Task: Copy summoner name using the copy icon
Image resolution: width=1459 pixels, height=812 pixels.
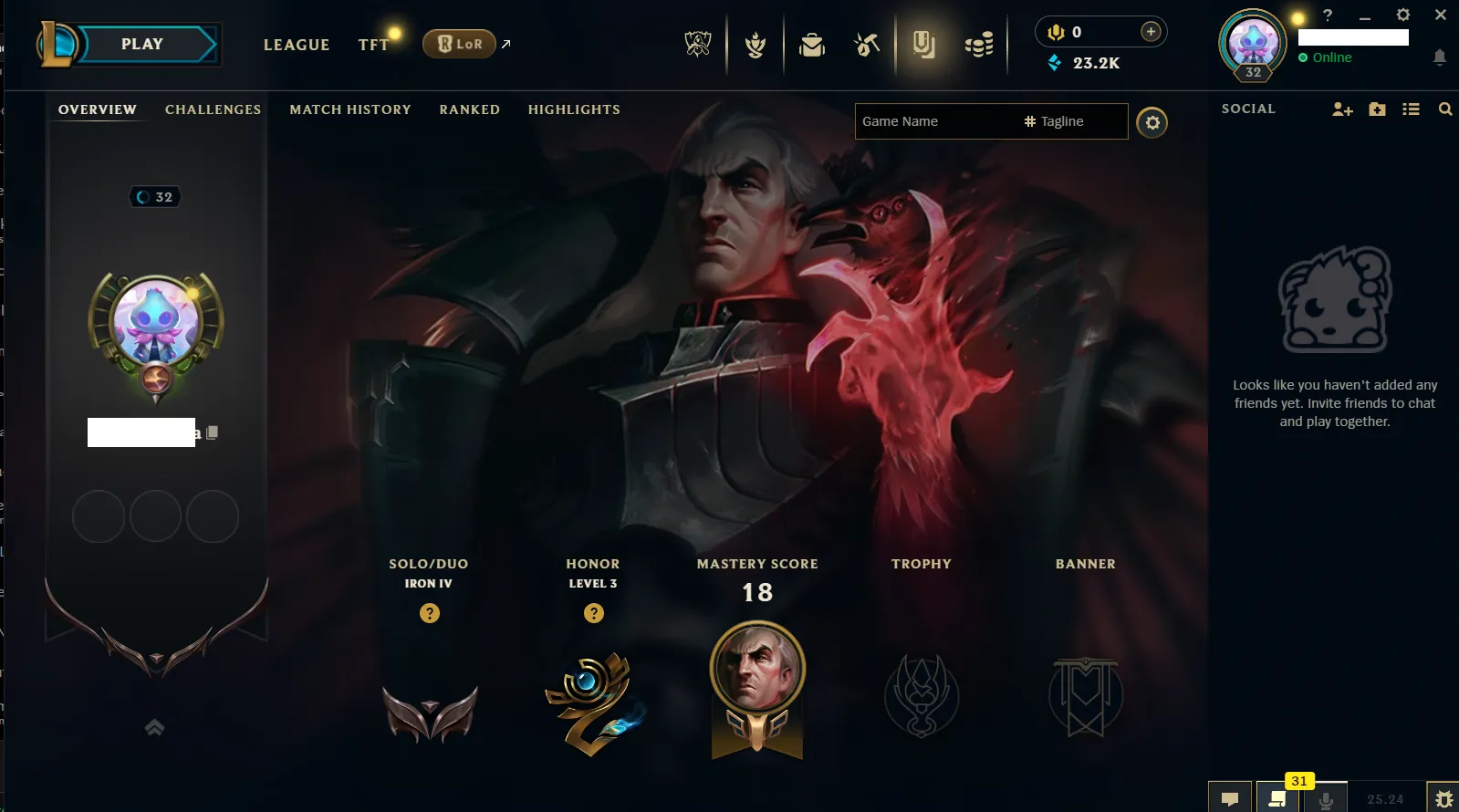Action: (213, 432)
